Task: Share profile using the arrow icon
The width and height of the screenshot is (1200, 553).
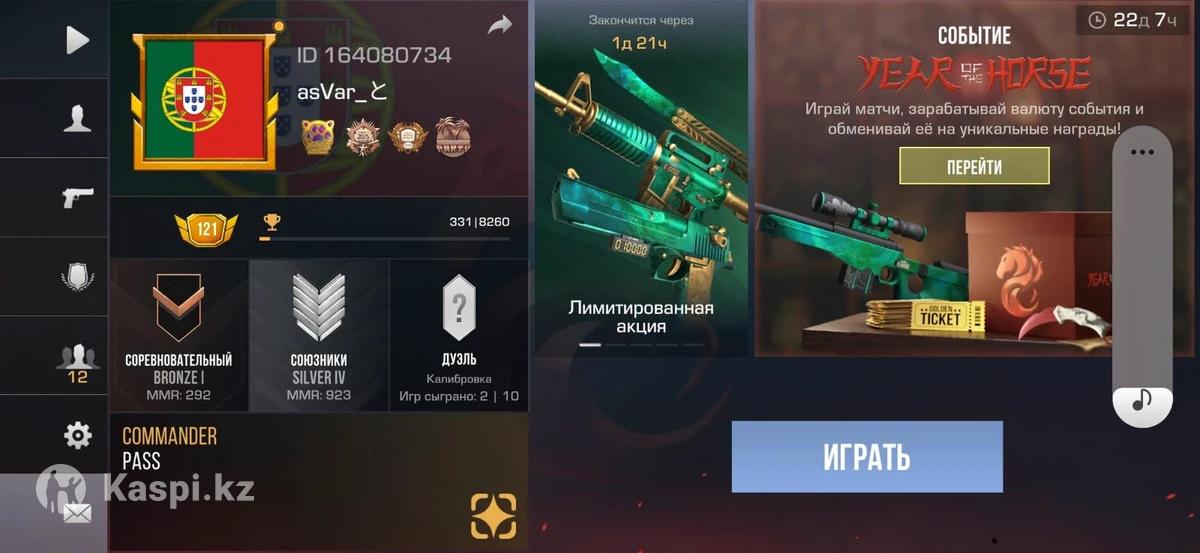Action: [499, 26]
